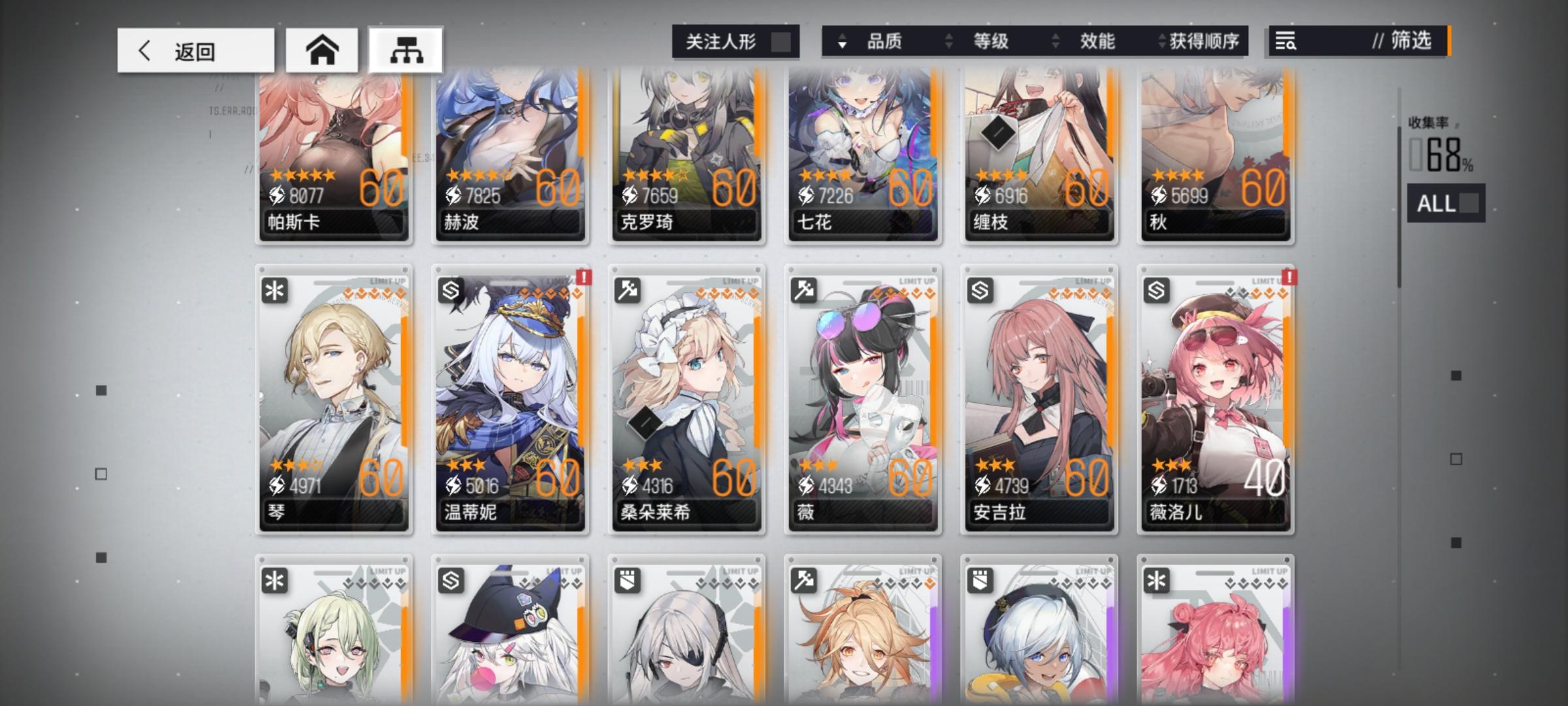Tap the red alert badge on 薇洛儿's card
This screenshot has height=706, width=1568.
(1288, 278)
